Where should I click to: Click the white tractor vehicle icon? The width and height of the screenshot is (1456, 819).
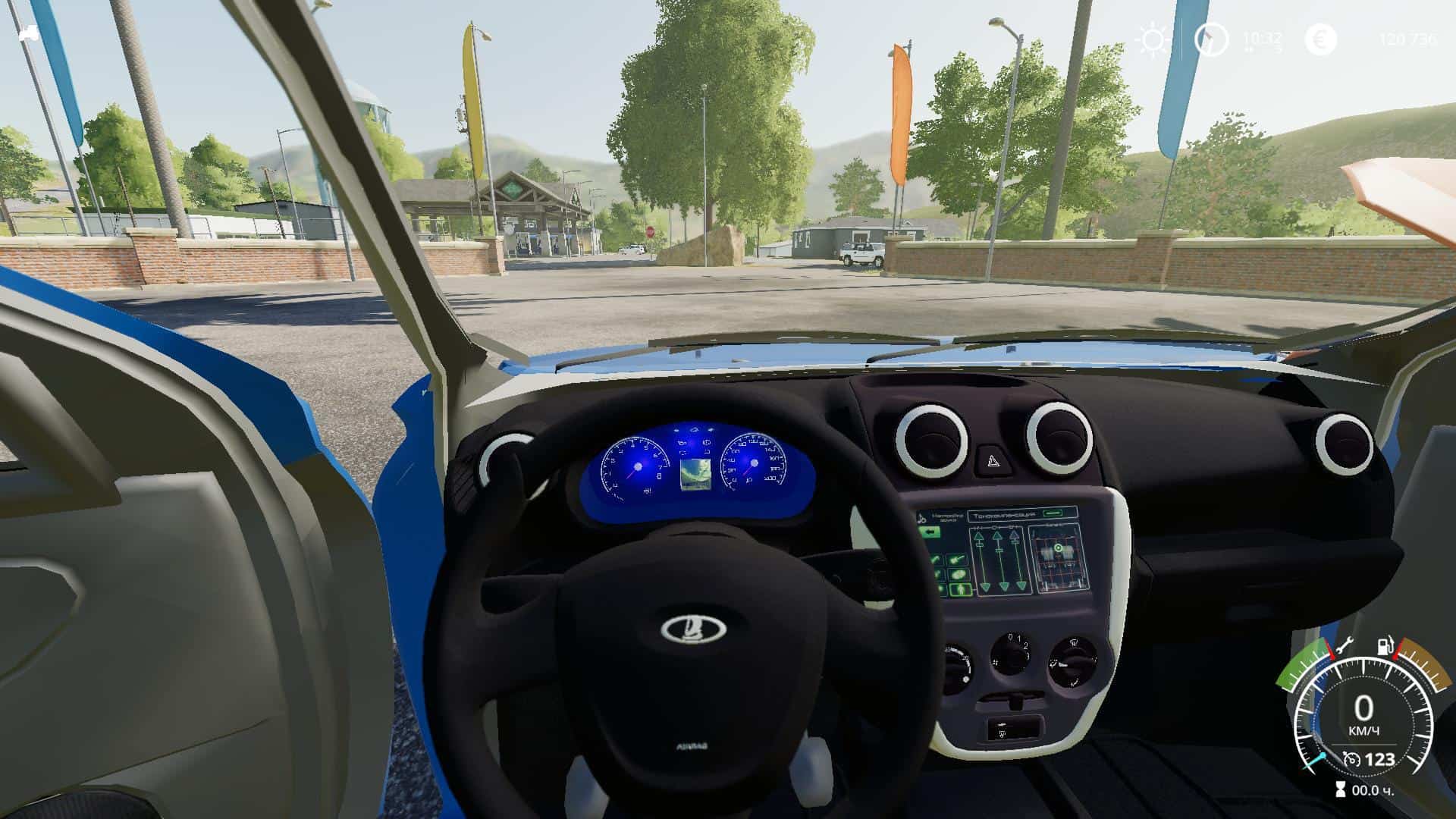pyautogui.click(x=30, y=33)
